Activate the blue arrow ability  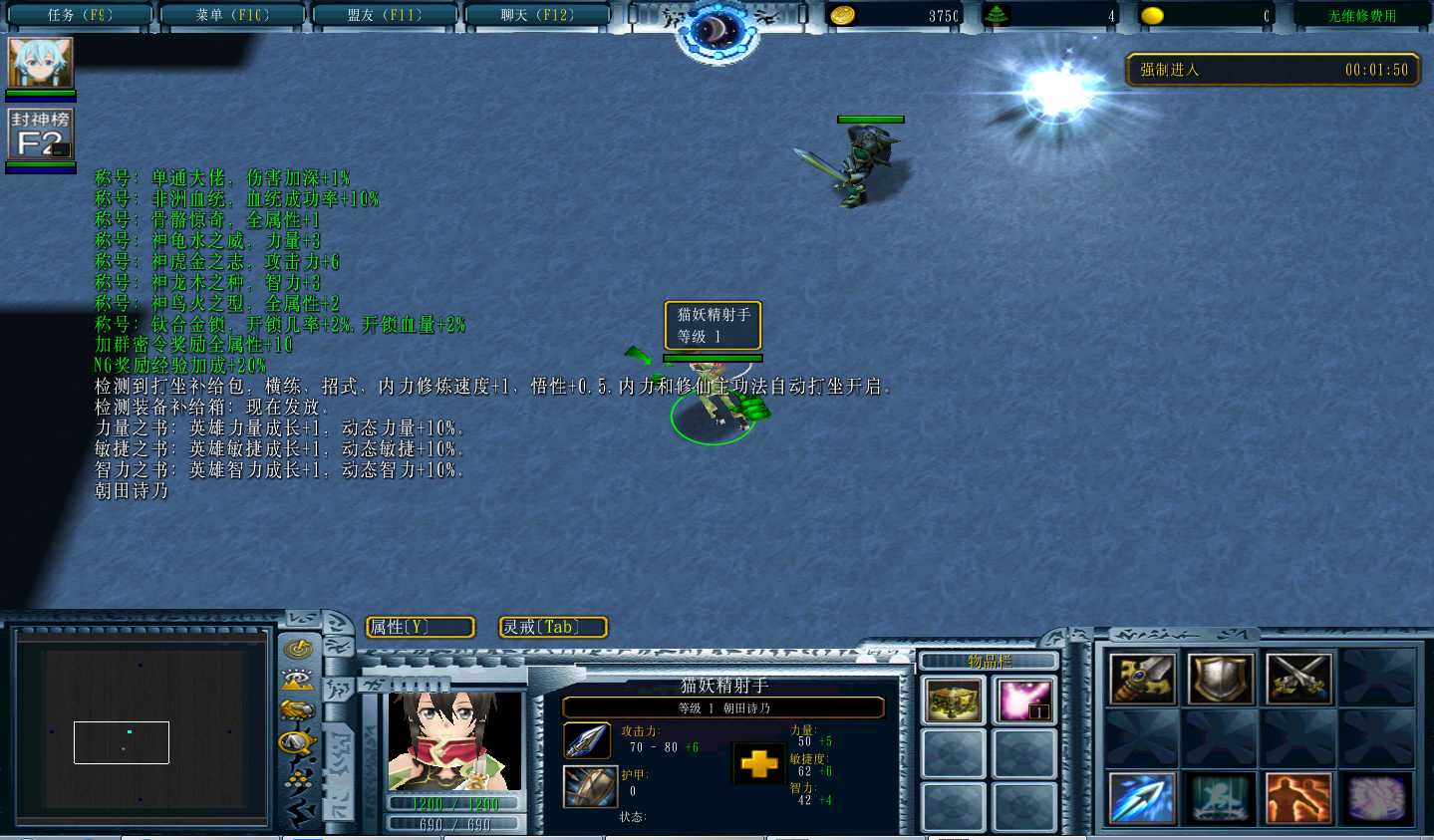click(1142, 798)
